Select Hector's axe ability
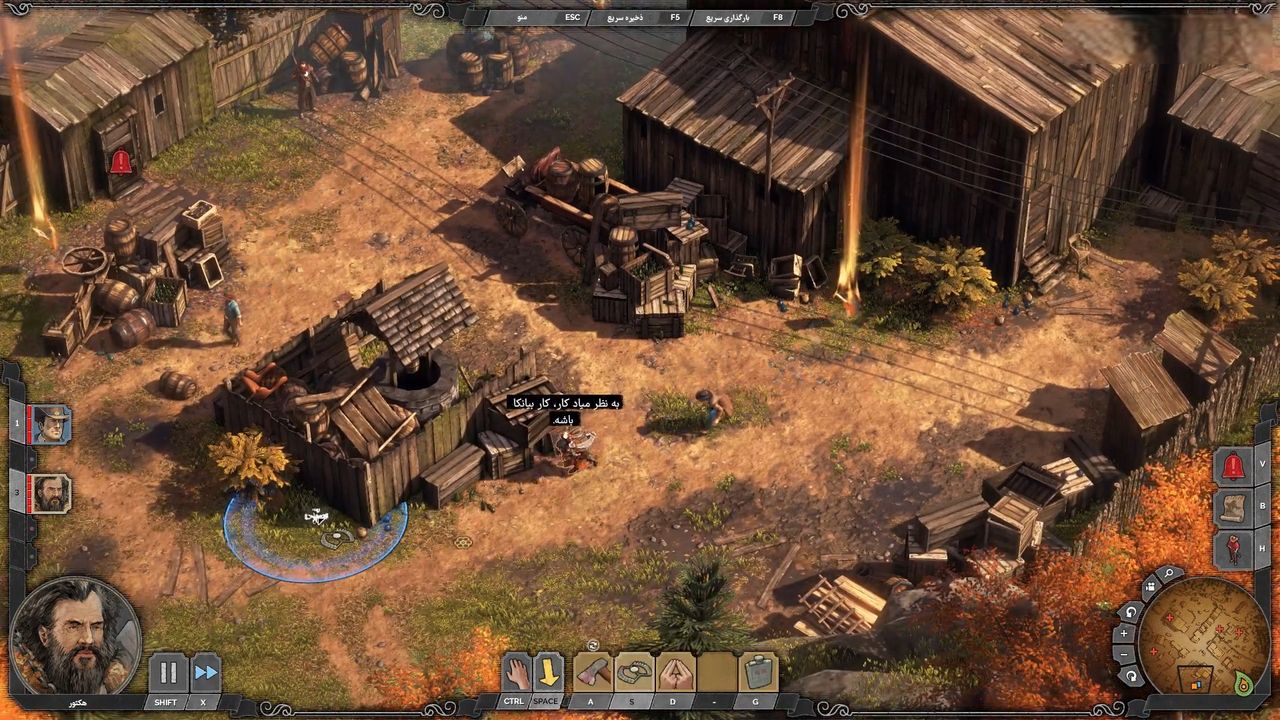The height and width of the screenshot is (720, 1280). [592, 673]
